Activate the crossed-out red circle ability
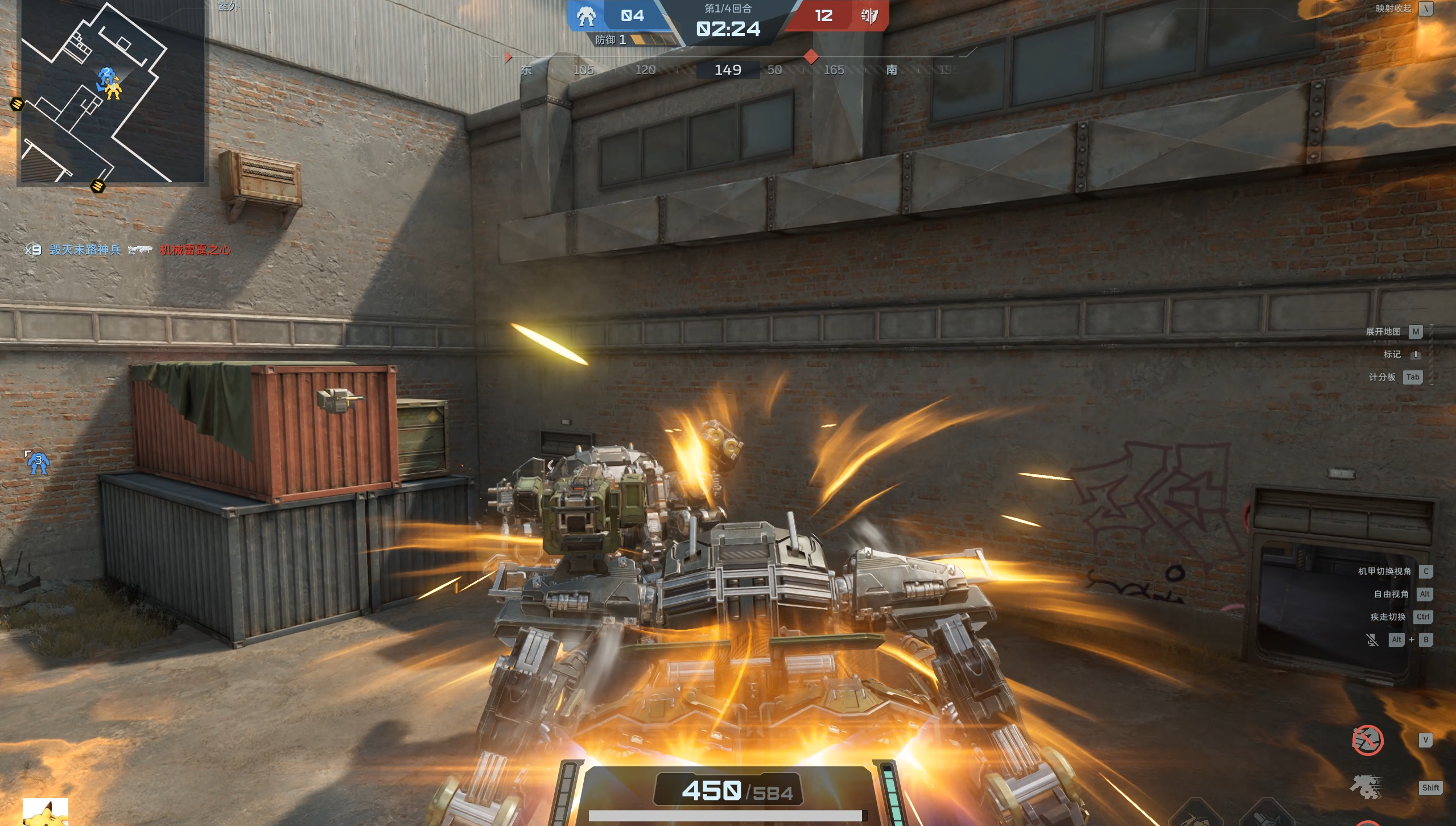Image resolution: width=1456 pixels, height=826 pixels. click(1367, 740)
